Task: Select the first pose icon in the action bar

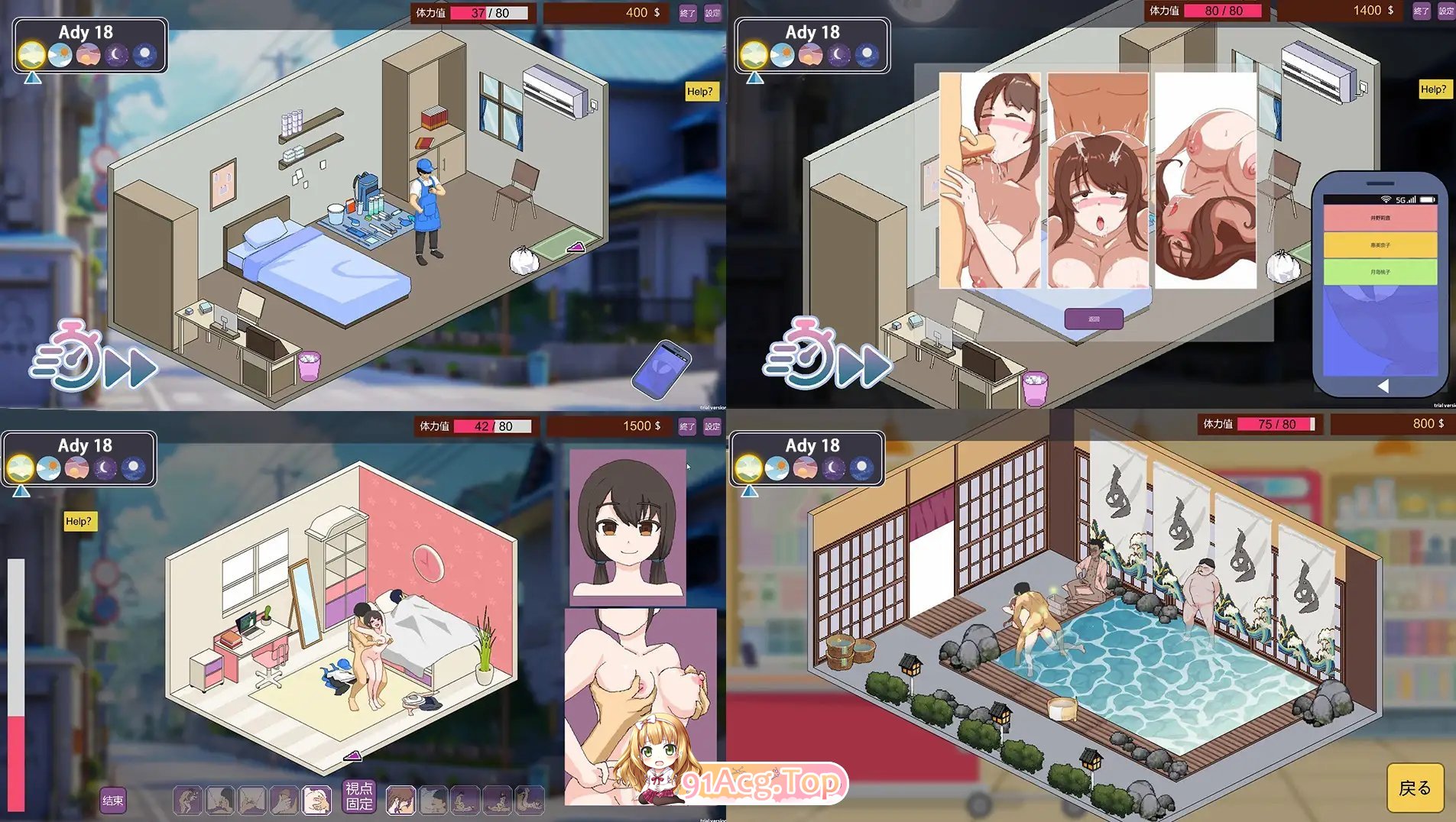Action: [187, 799]
